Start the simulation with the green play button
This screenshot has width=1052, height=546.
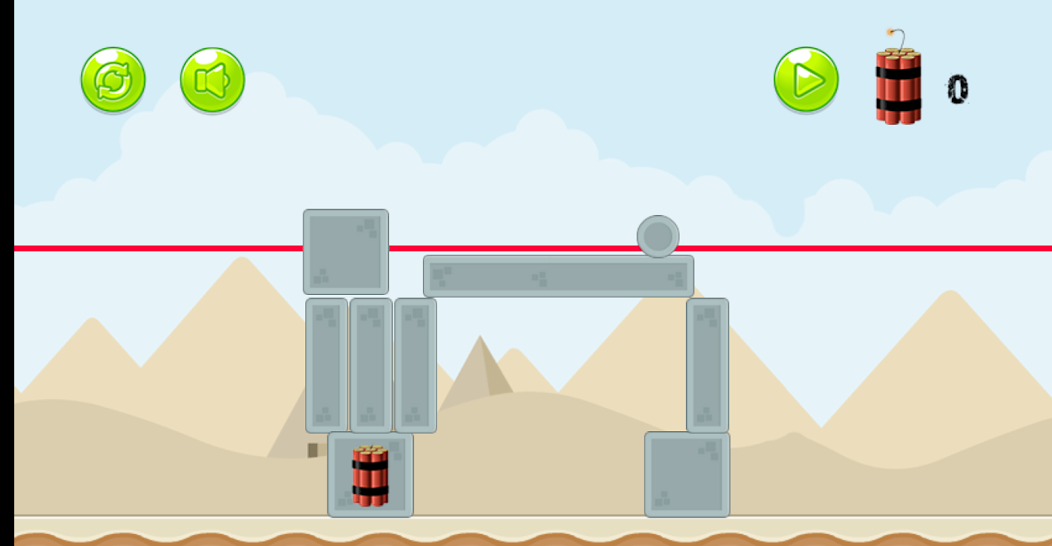806,80
